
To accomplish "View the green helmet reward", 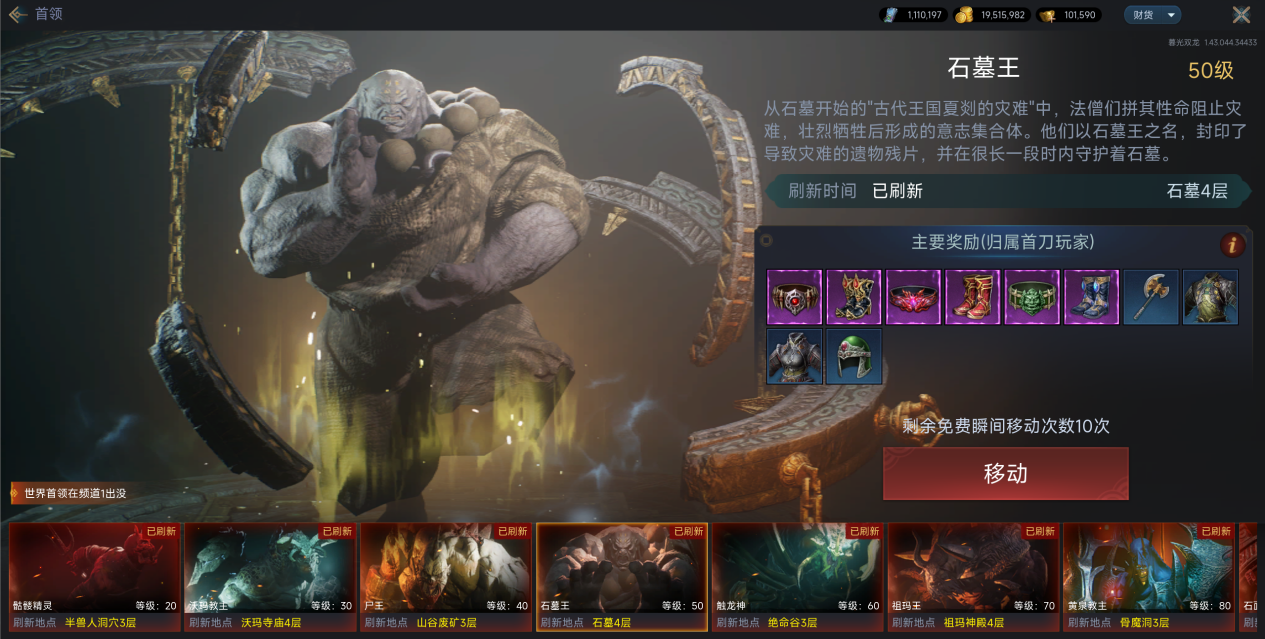I will 854,357.
